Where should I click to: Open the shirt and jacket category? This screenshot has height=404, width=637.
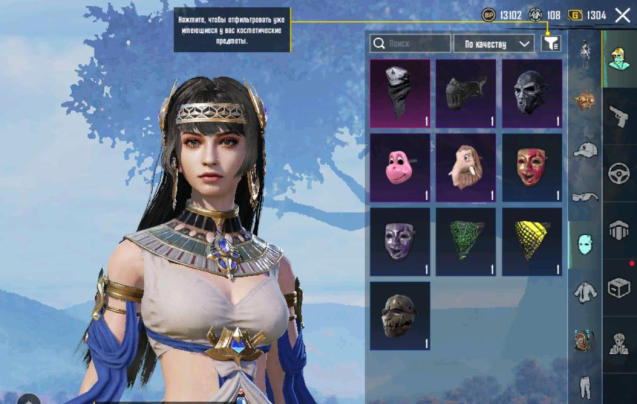(x=585, y=293)
